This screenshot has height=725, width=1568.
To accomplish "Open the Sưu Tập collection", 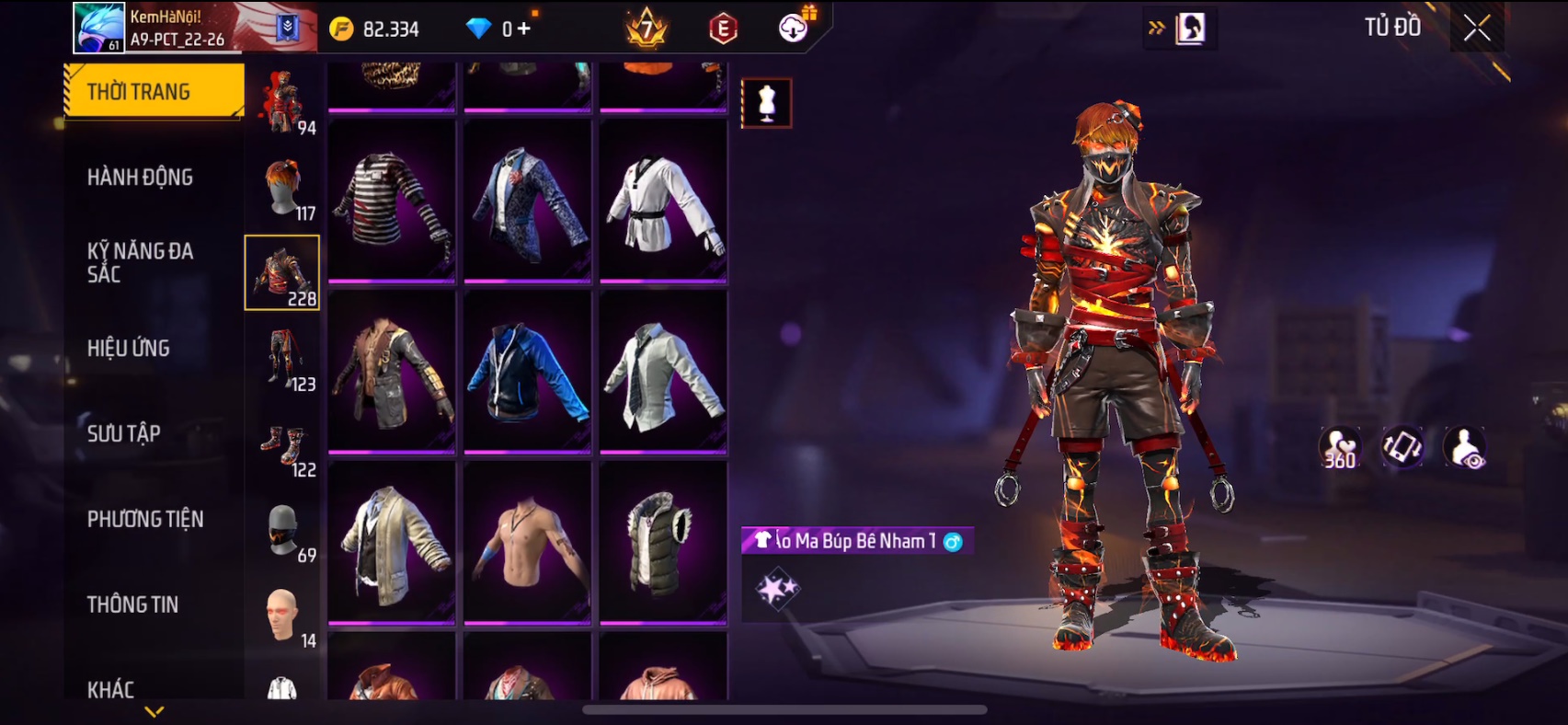I will click(x=124, y=433).
